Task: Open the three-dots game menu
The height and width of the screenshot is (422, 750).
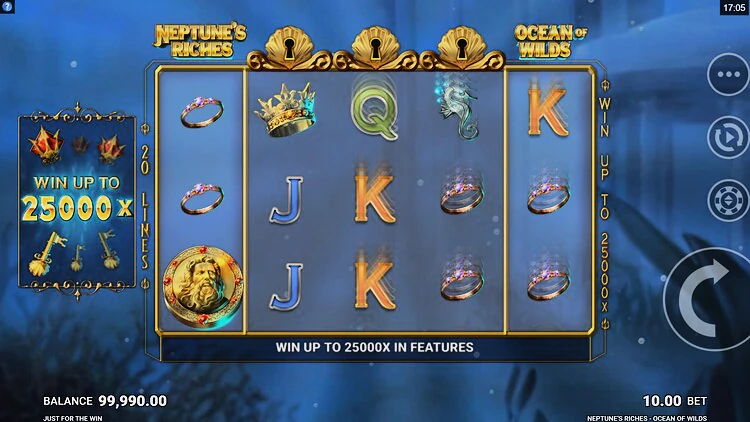Action: [x=727, y=73]
